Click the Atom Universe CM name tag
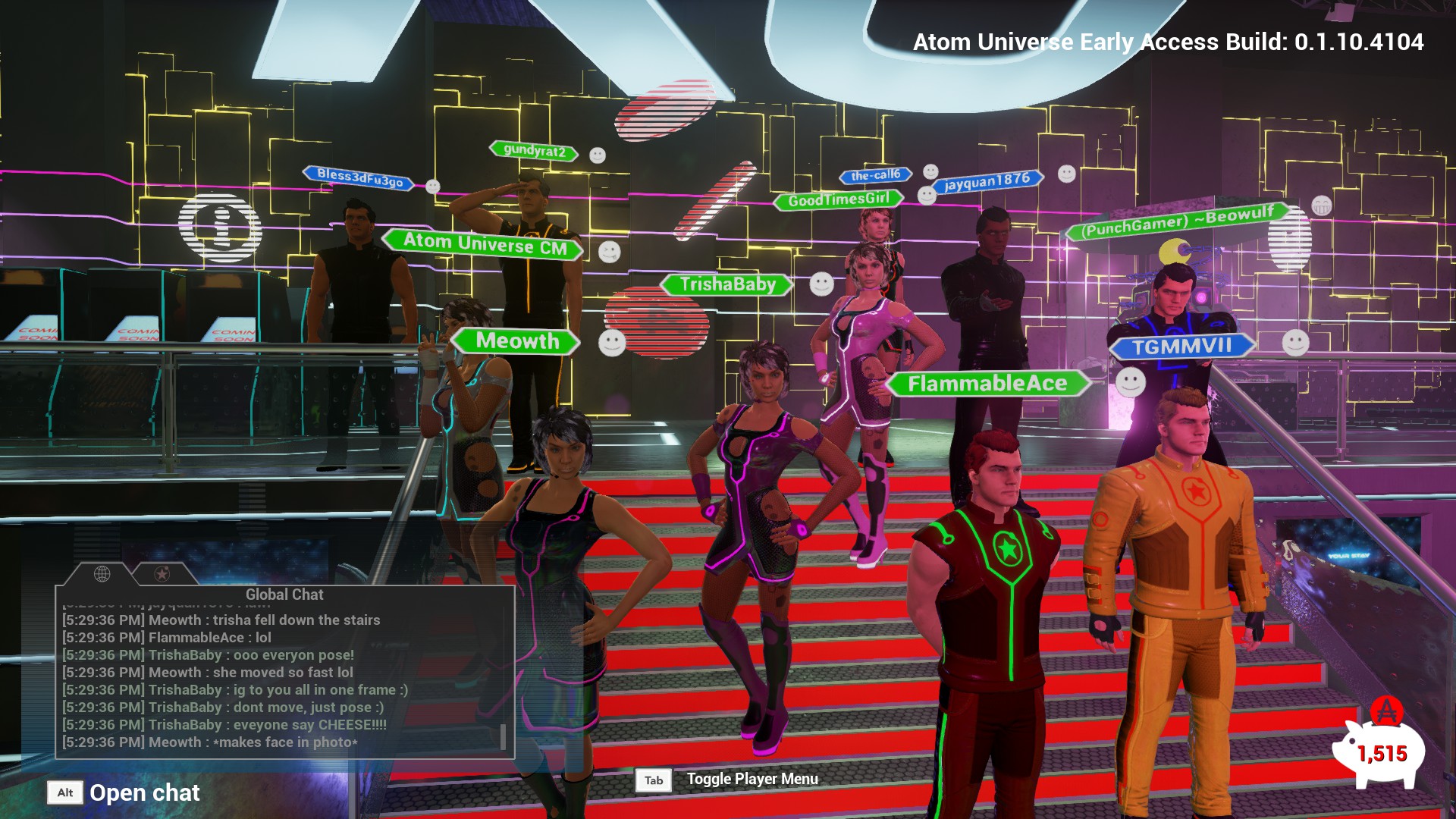Screen dimensions: 1456x819 [485, 244]
